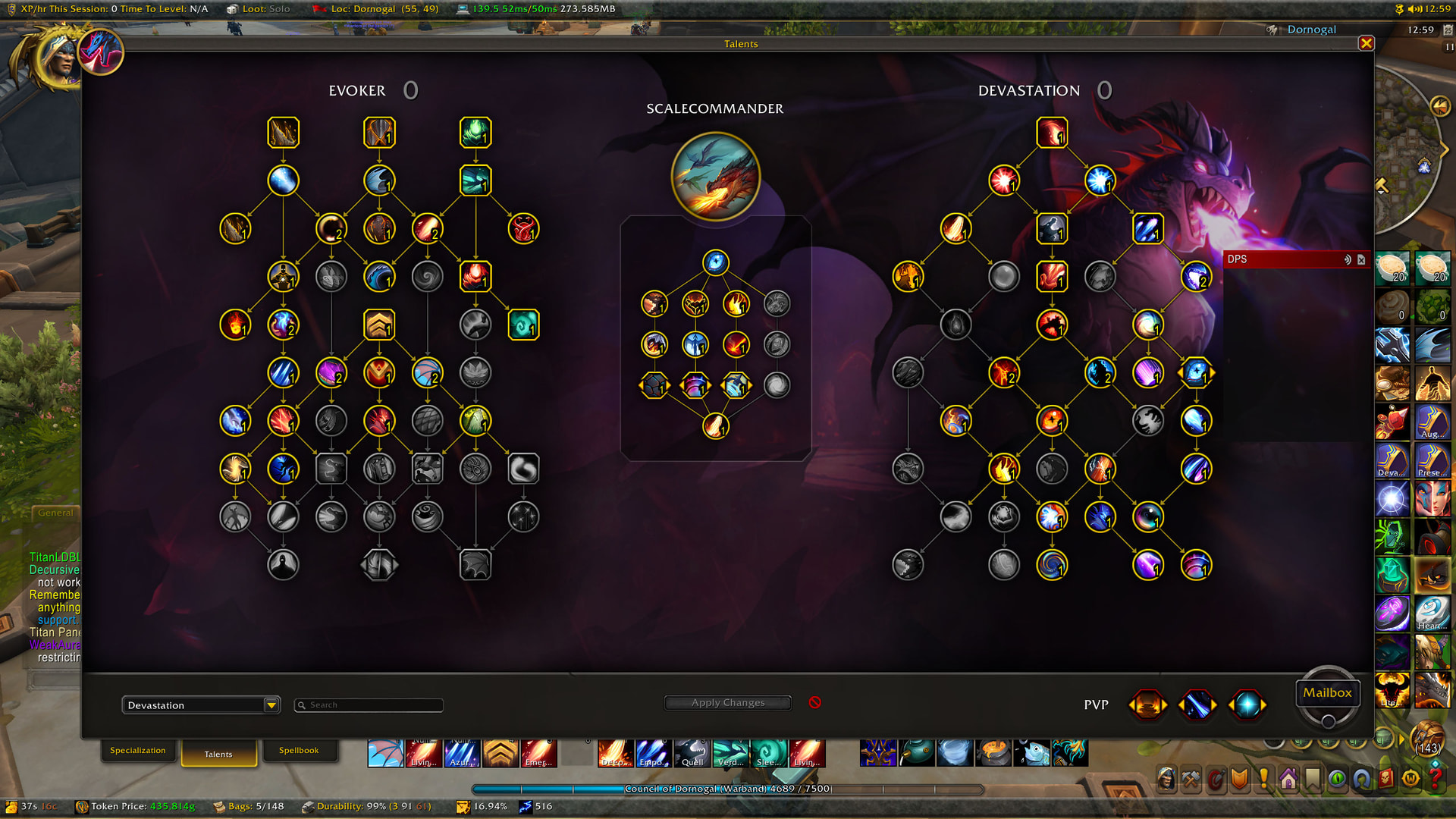The height and width of the screenshot is (819, 1456).
Task: Open the General chat tab
Action: tap(55, 513)
